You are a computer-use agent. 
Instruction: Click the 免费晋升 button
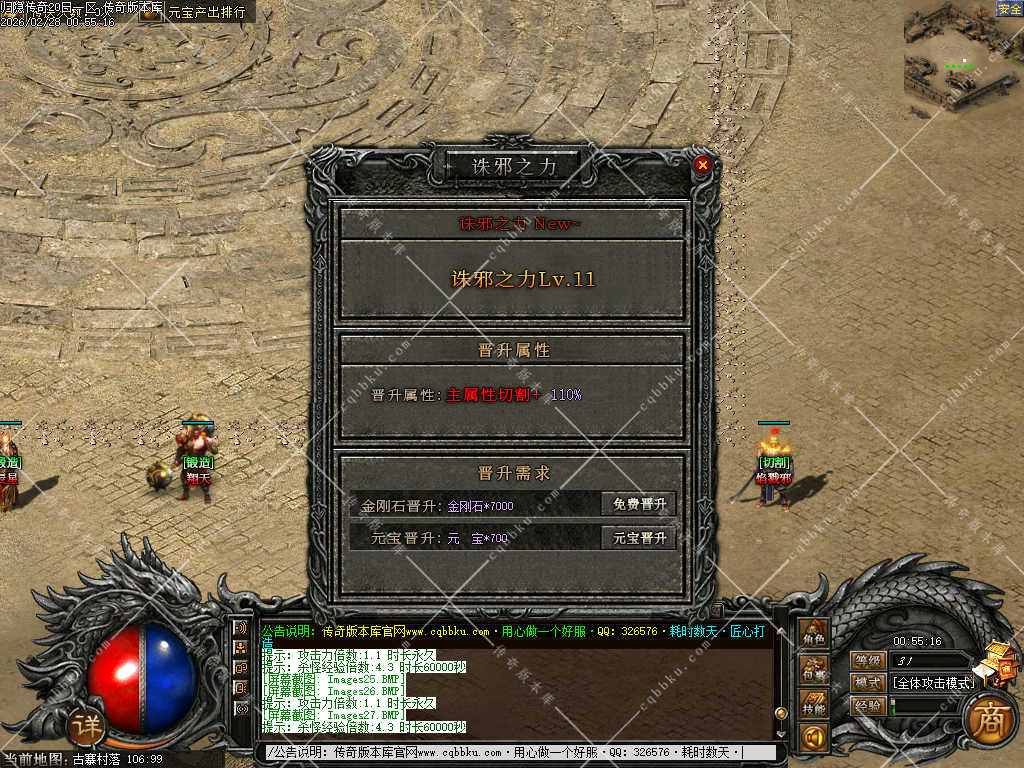[x=639, y=505]
